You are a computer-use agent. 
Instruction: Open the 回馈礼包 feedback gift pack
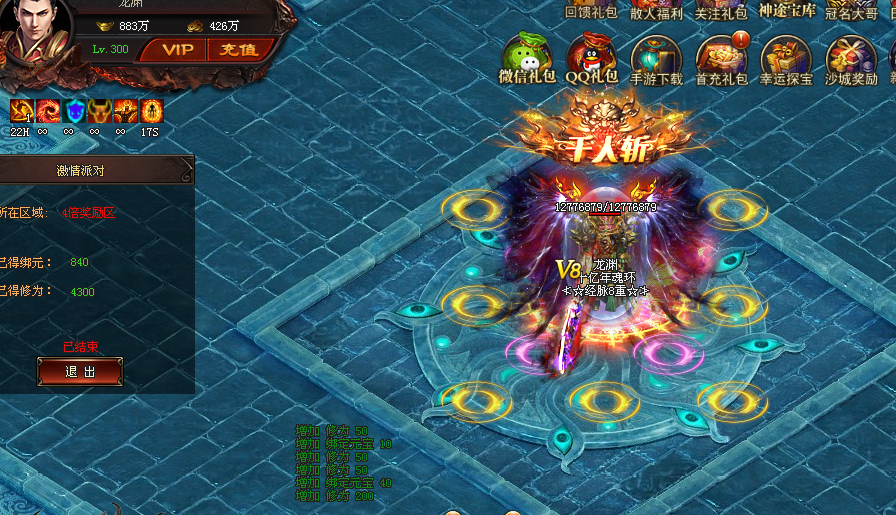coord(591,11)
